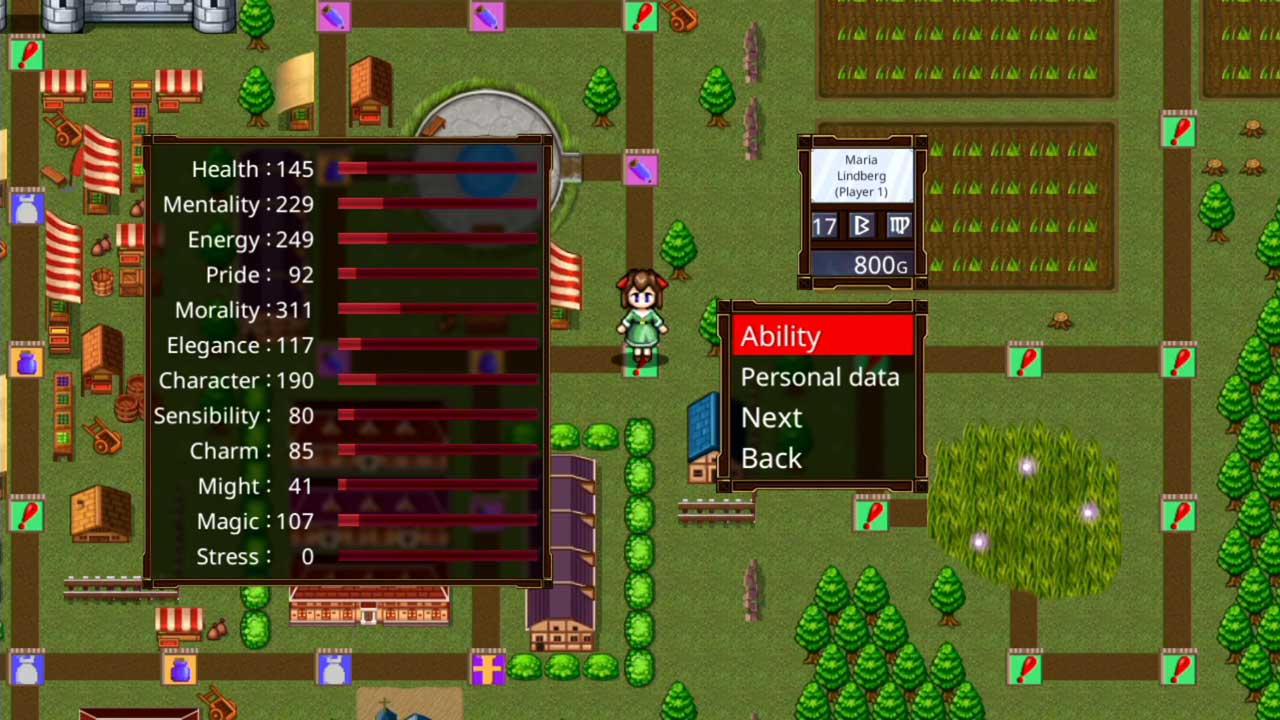The height and width of the screenshot is (720, 1280).
Task: Click the age 17 box in the player panel
Action: click(823, 226)
